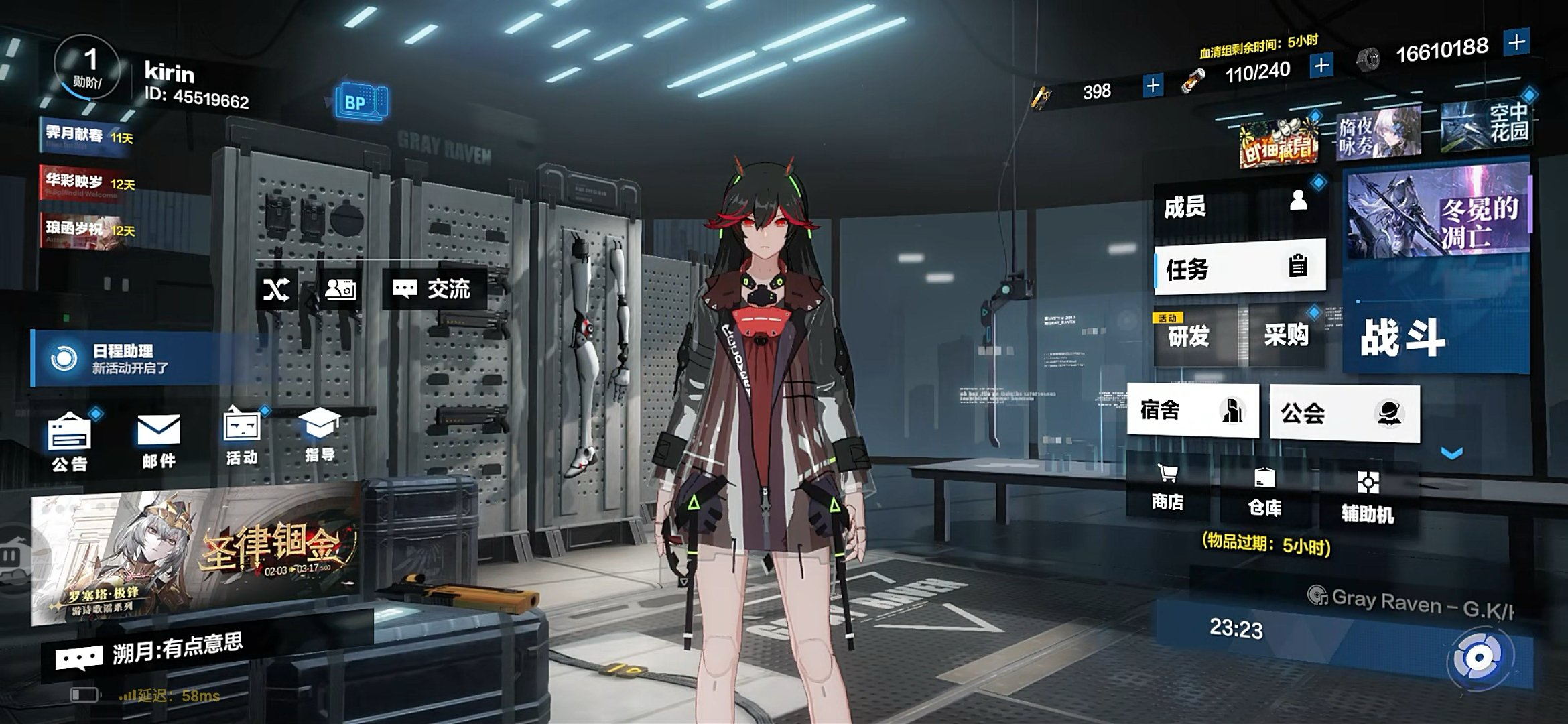Click the 圣律锢金 event banner
The height and width of the screenshot is (724, 1568).
pos(194,555)
